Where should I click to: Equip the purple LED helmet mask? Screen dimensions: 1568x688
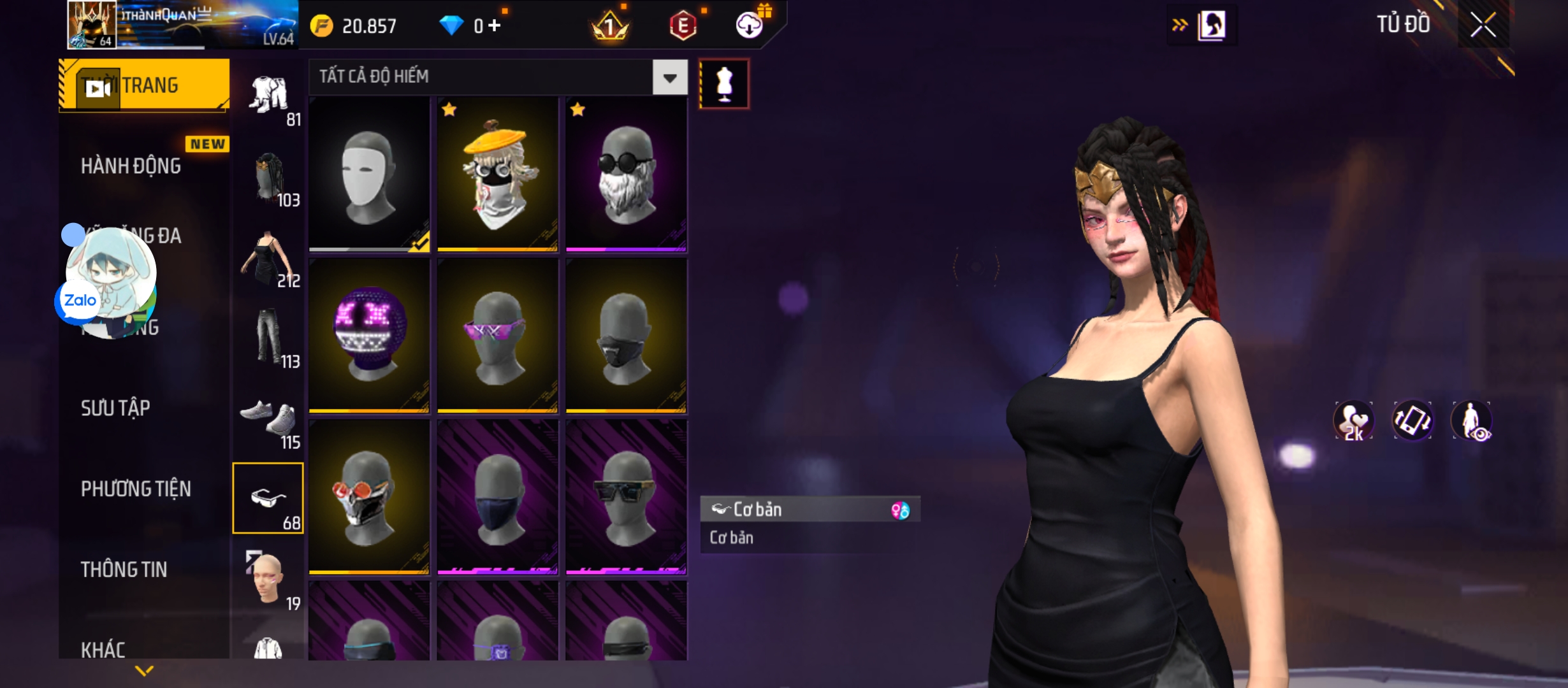369,335
